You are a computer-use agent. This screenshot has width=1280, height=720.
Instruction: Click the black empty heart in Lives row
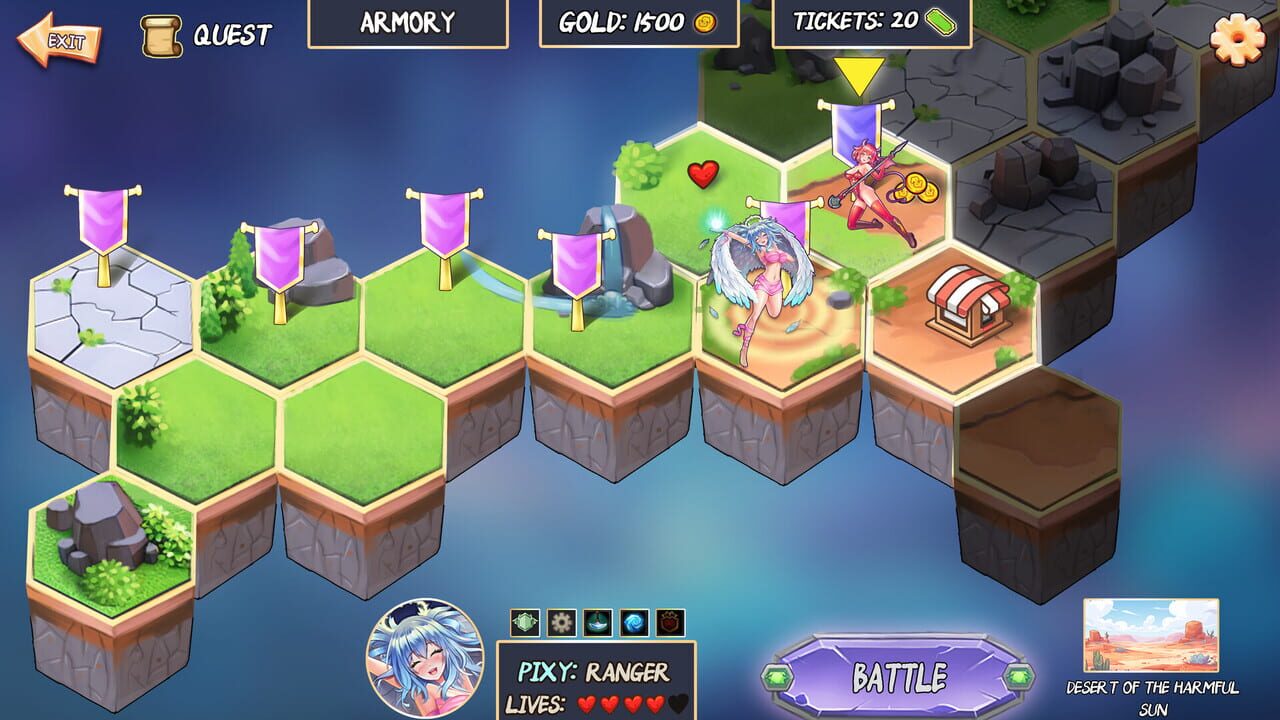tap(678, 703)
